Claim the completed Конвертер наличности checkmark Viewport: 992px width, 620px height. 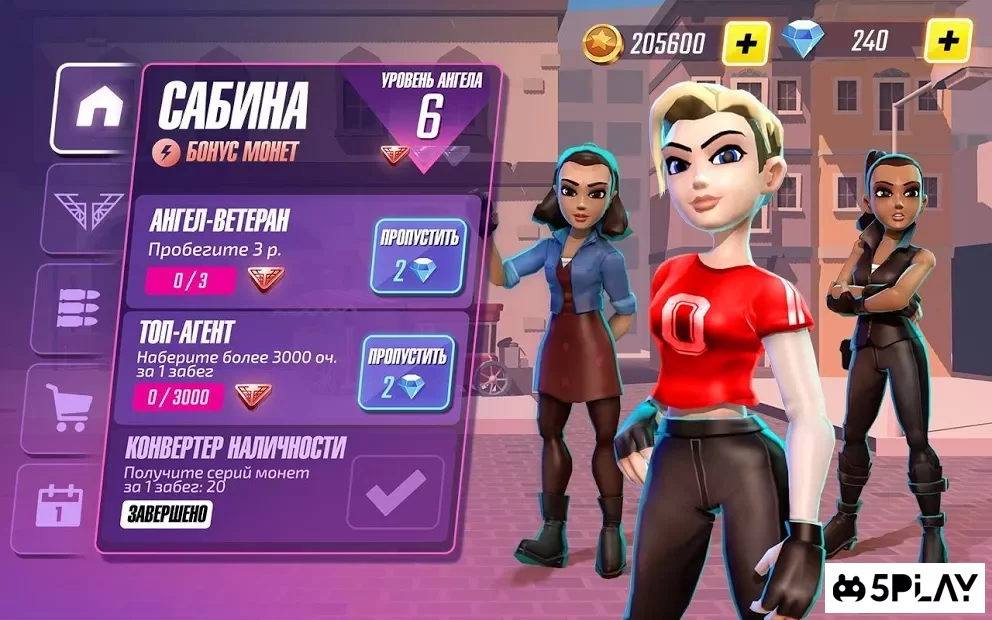tap(395, 491)
